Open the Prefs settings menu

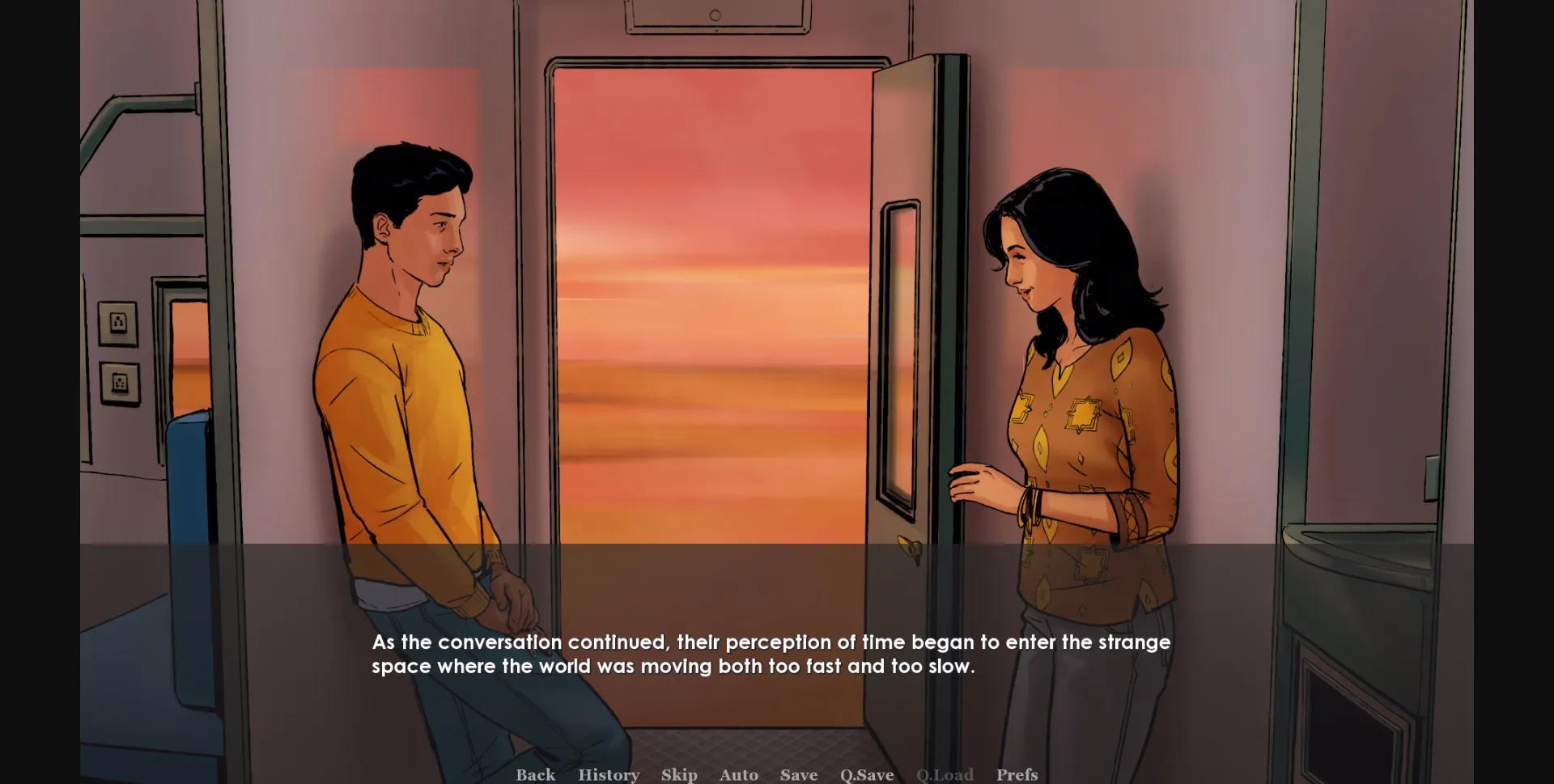tap(1017, 774)
